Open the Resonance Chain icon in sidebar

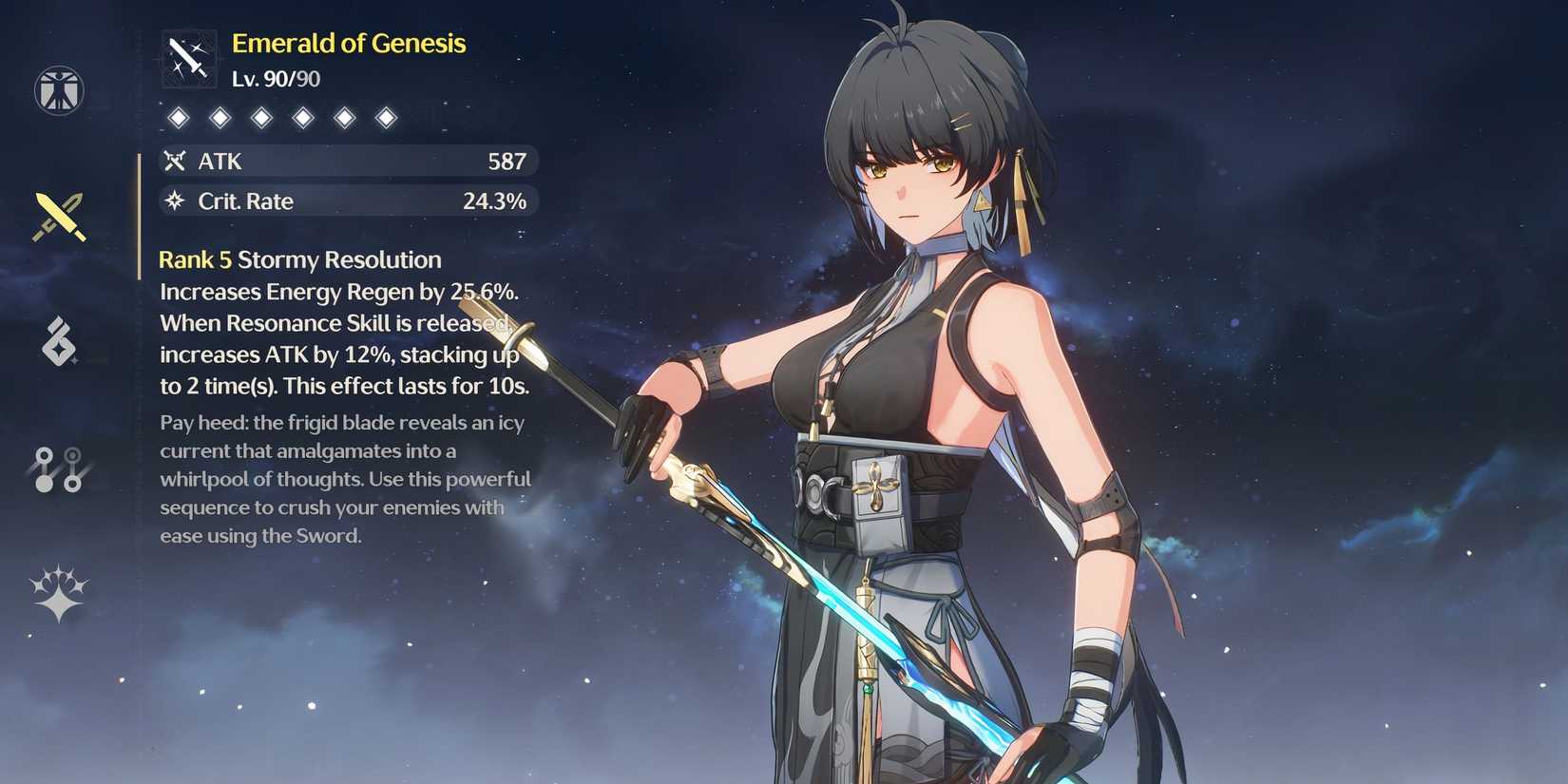pos(59,469)
